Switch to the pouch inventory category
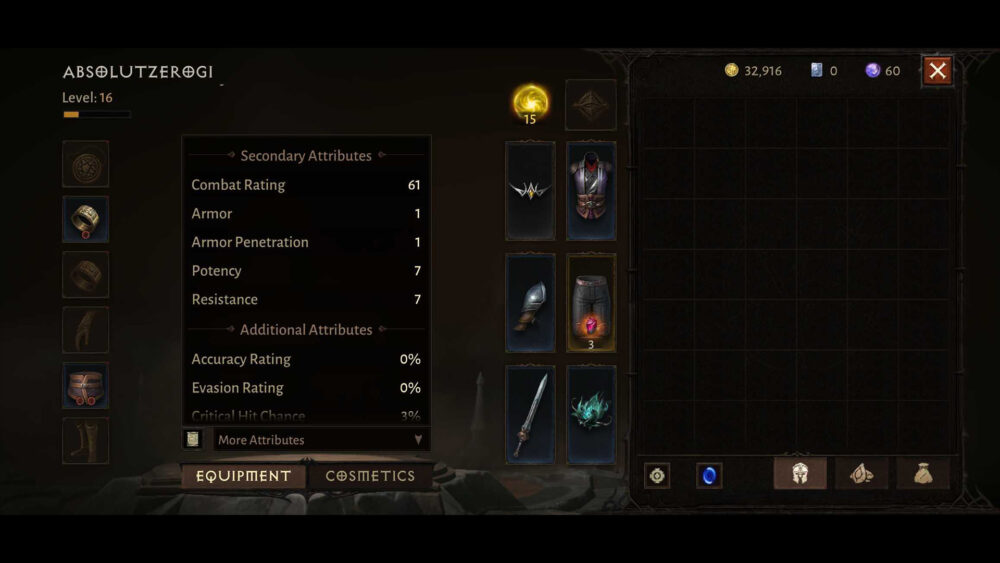The width and height of the screenshot is (1000, 563). pos(923,474)
